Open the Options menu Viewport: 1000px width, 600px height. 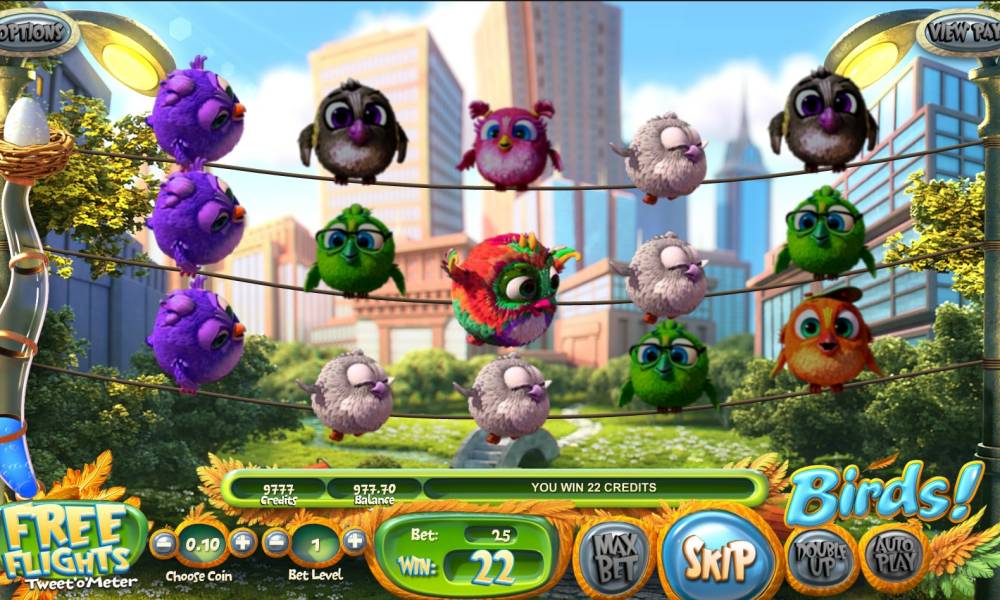click(35, 33)
